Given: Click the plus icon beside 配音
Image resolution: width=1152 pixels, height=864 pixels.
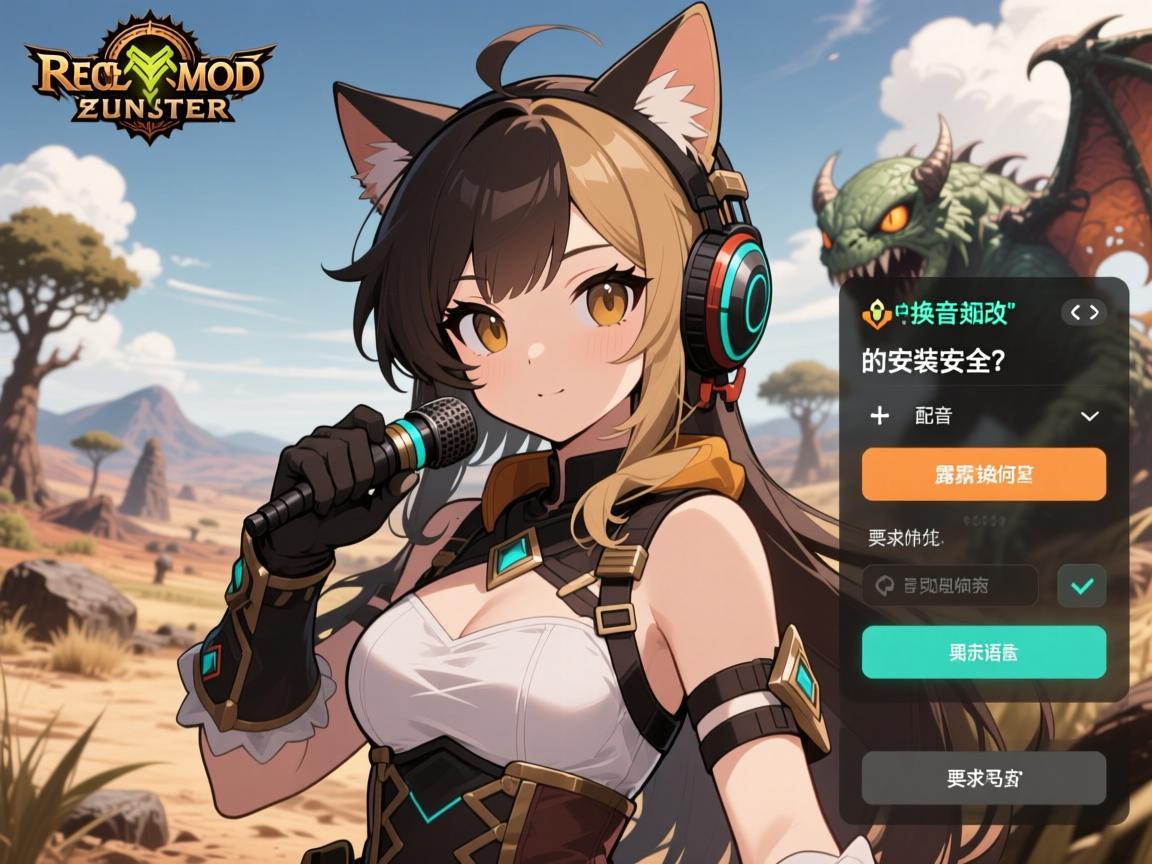Looking at the screenshot, I should tap(880, 416).
